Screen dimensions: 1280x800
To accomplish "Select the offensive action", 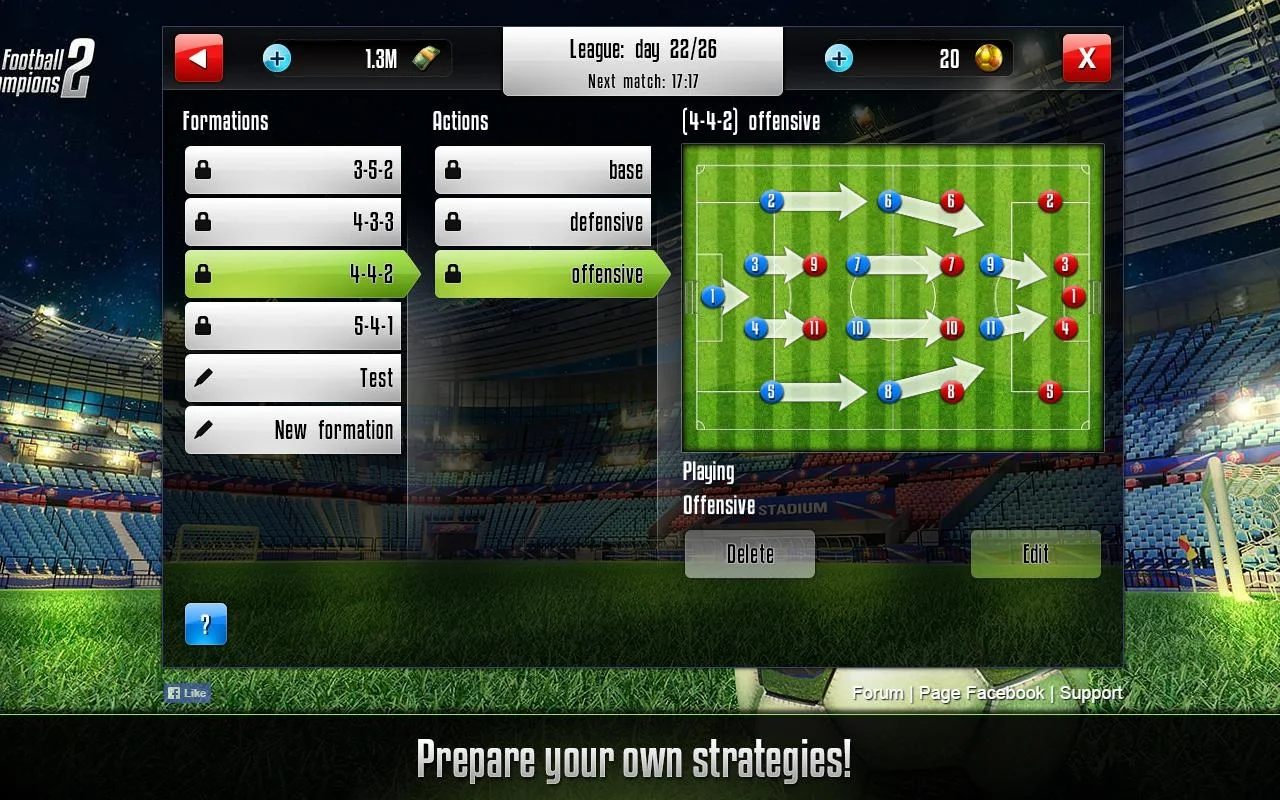I will tap(545, 274).
